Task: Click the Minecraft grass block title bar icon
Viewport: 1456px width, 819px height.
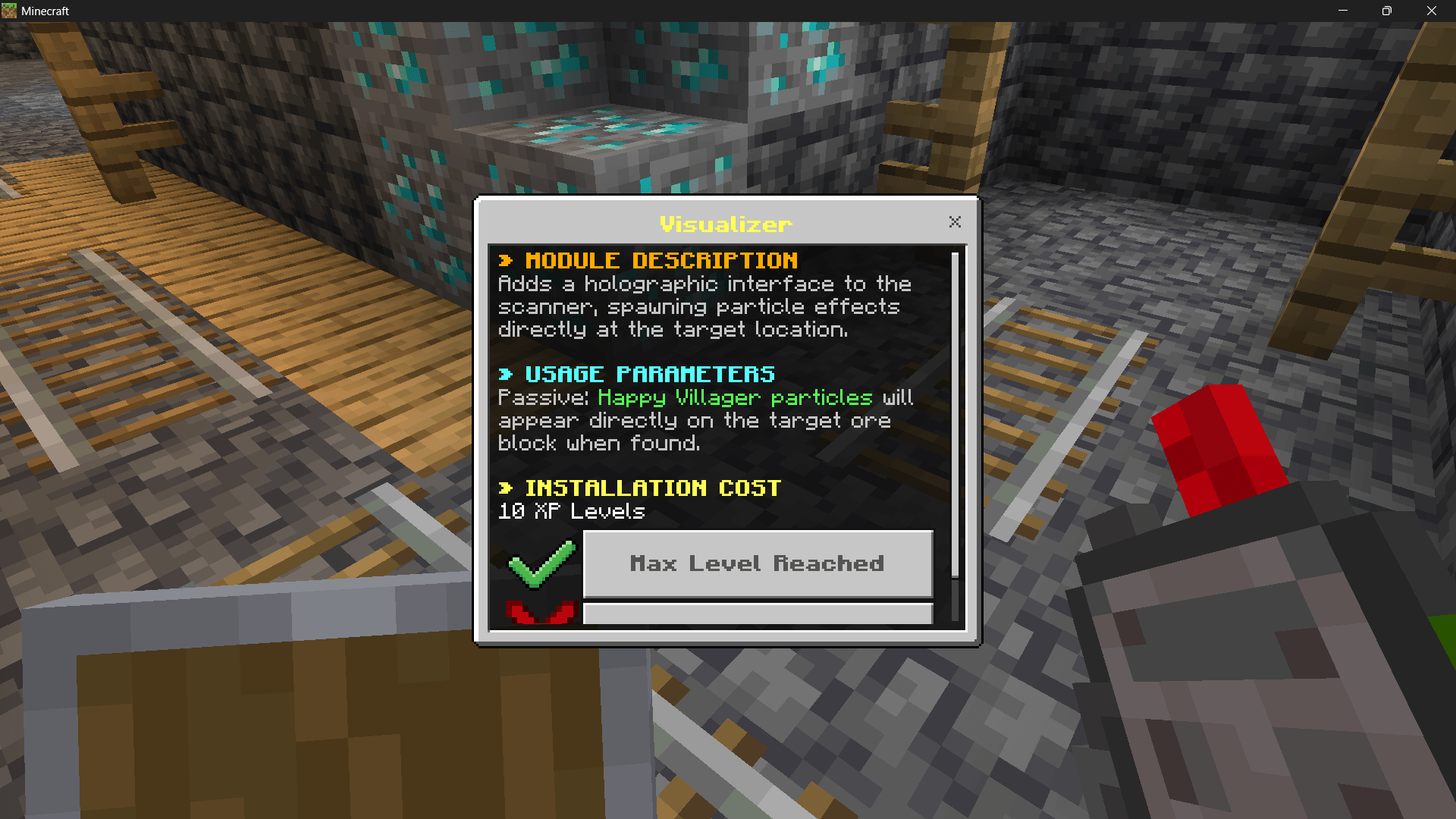Action: tap(10, 11)
